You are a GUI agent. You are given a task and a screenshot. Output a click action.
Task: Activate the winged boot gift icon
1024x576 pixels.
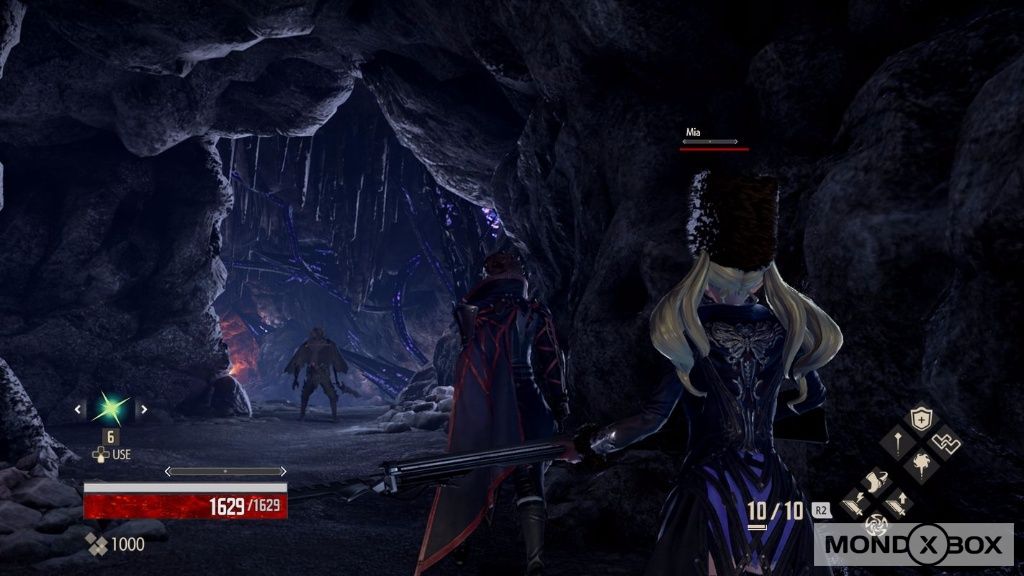(877, 482)
